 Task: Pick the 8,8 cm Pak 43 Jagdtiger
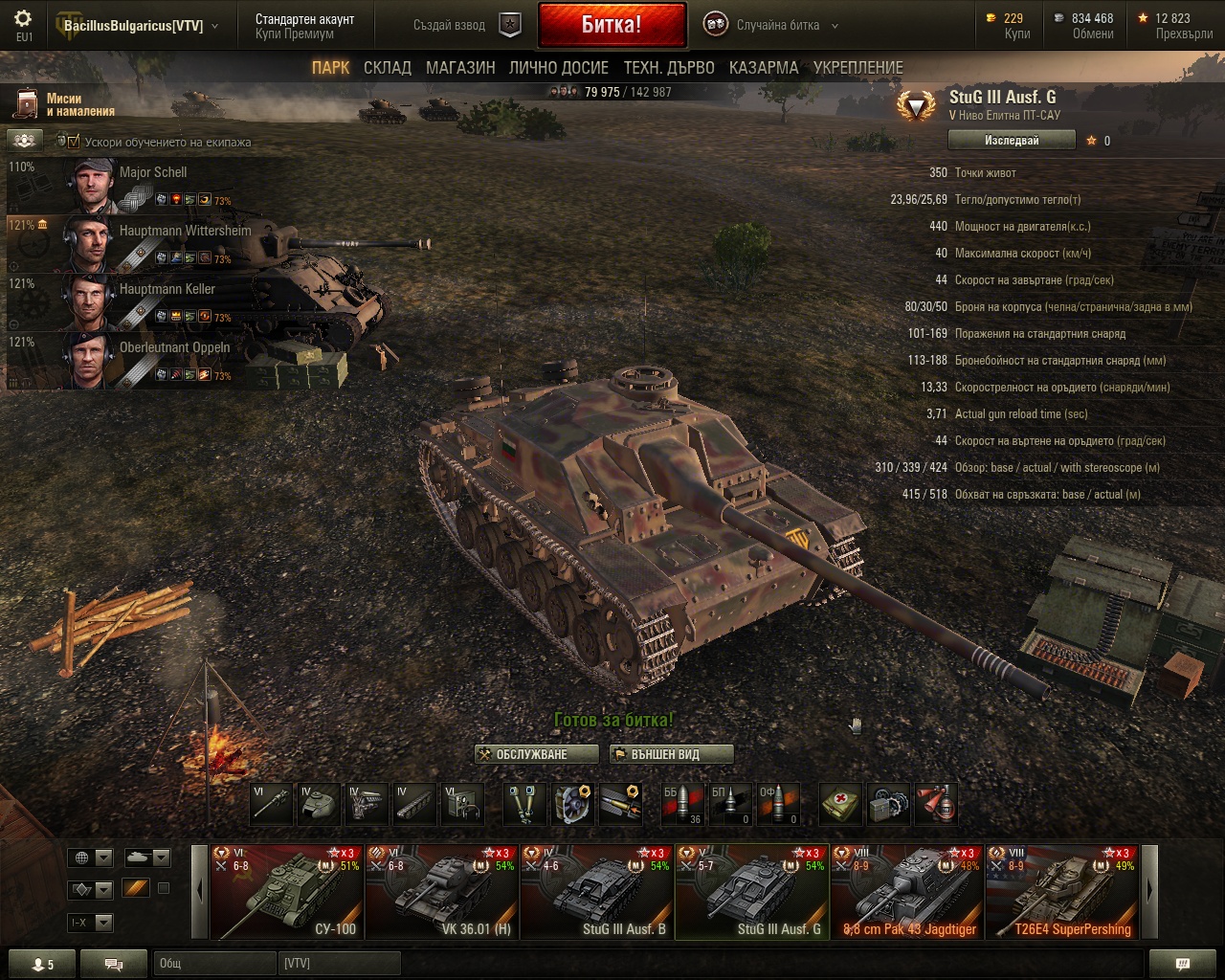click(x=906, y=892)
